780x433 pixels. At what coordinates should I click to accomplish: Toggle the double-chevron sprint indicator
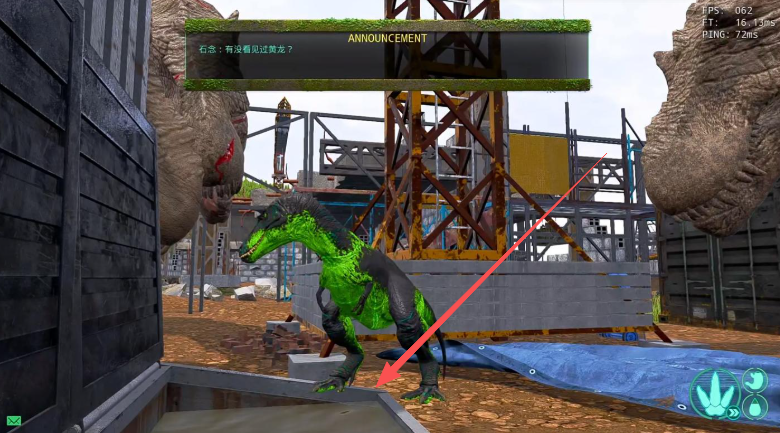734,411
